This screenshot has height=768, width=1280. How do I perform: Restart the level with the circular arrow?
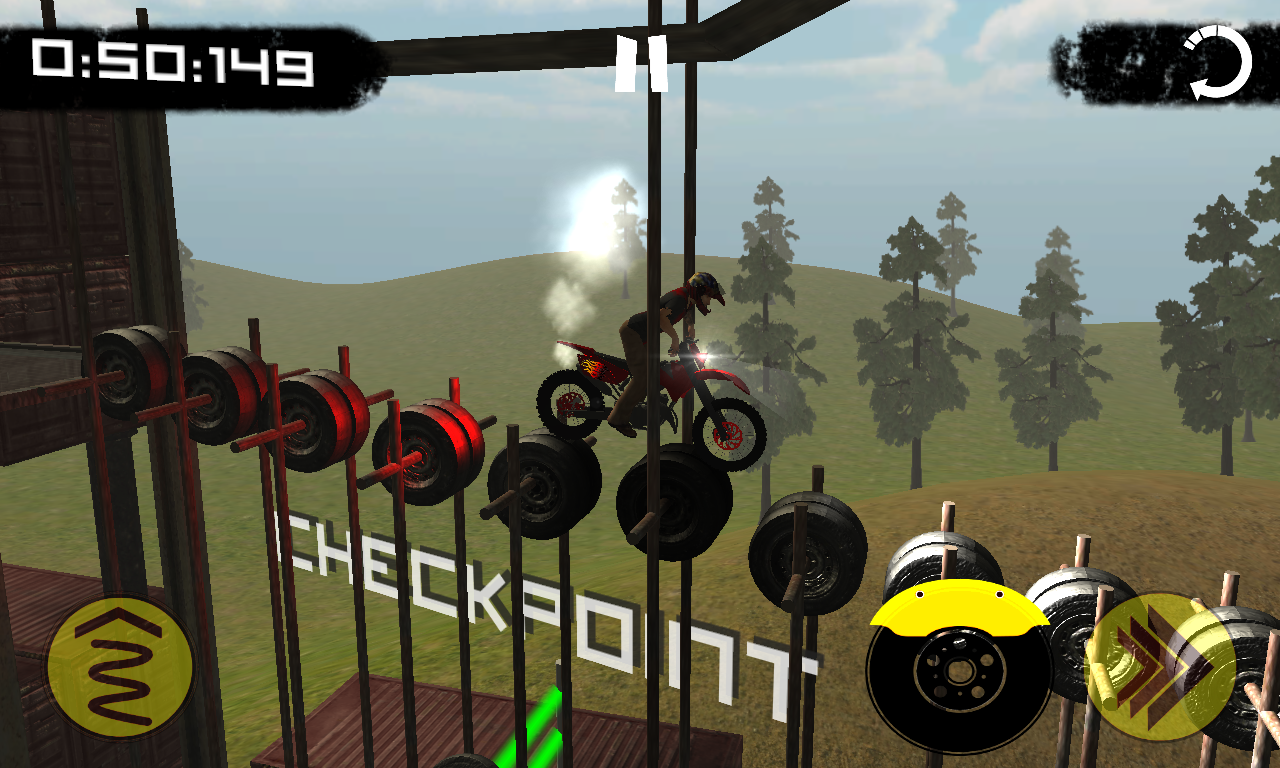(1218, 64)
